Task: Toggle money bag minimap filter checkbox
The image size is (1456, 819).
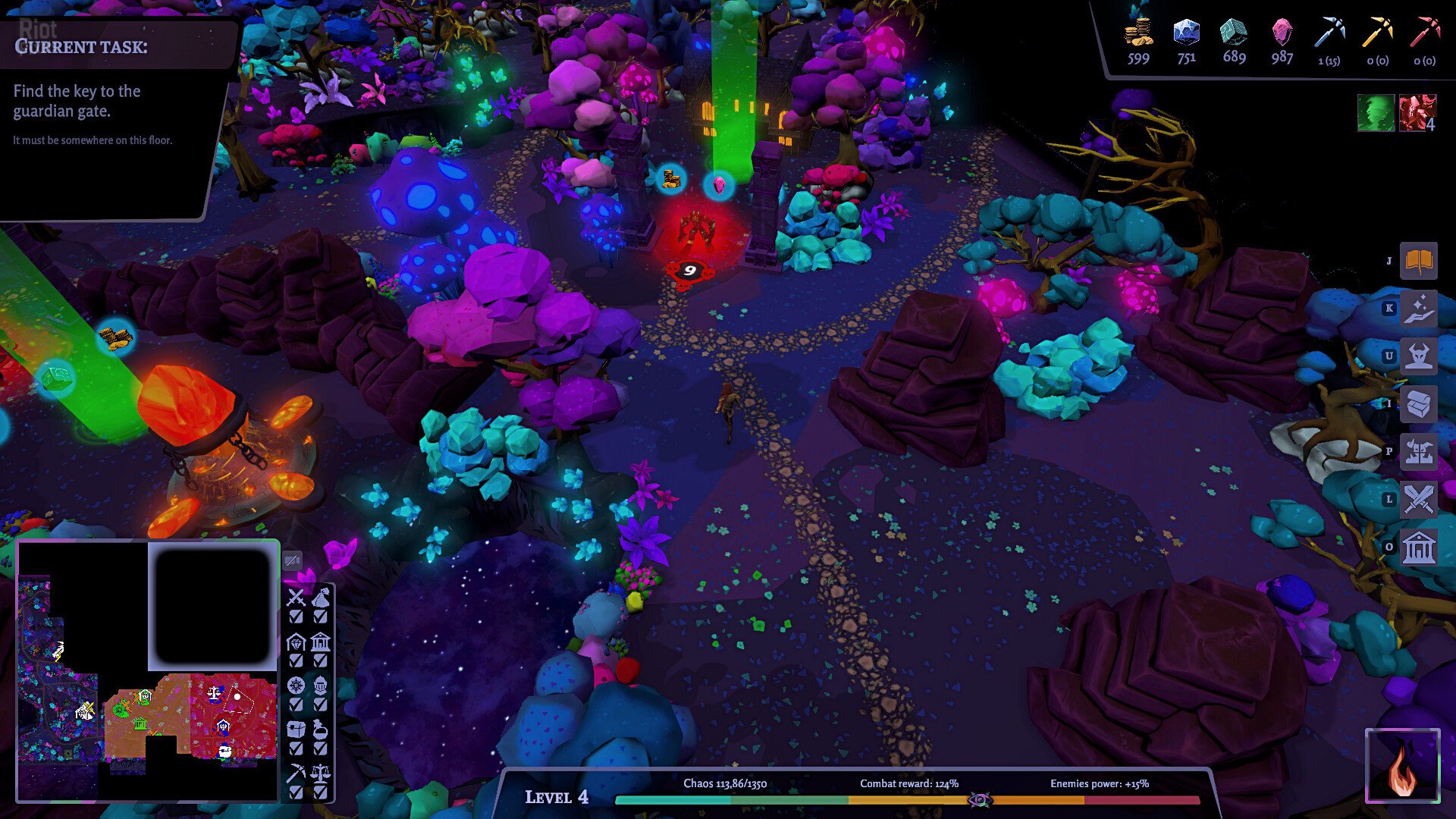Action: tap(321, 617)
